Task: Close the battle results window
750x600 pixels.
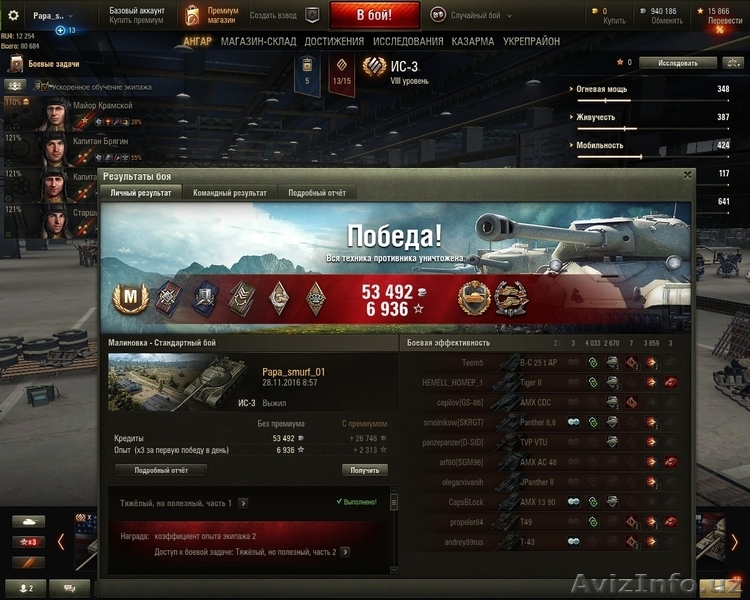Action: [x=687, y=175]
